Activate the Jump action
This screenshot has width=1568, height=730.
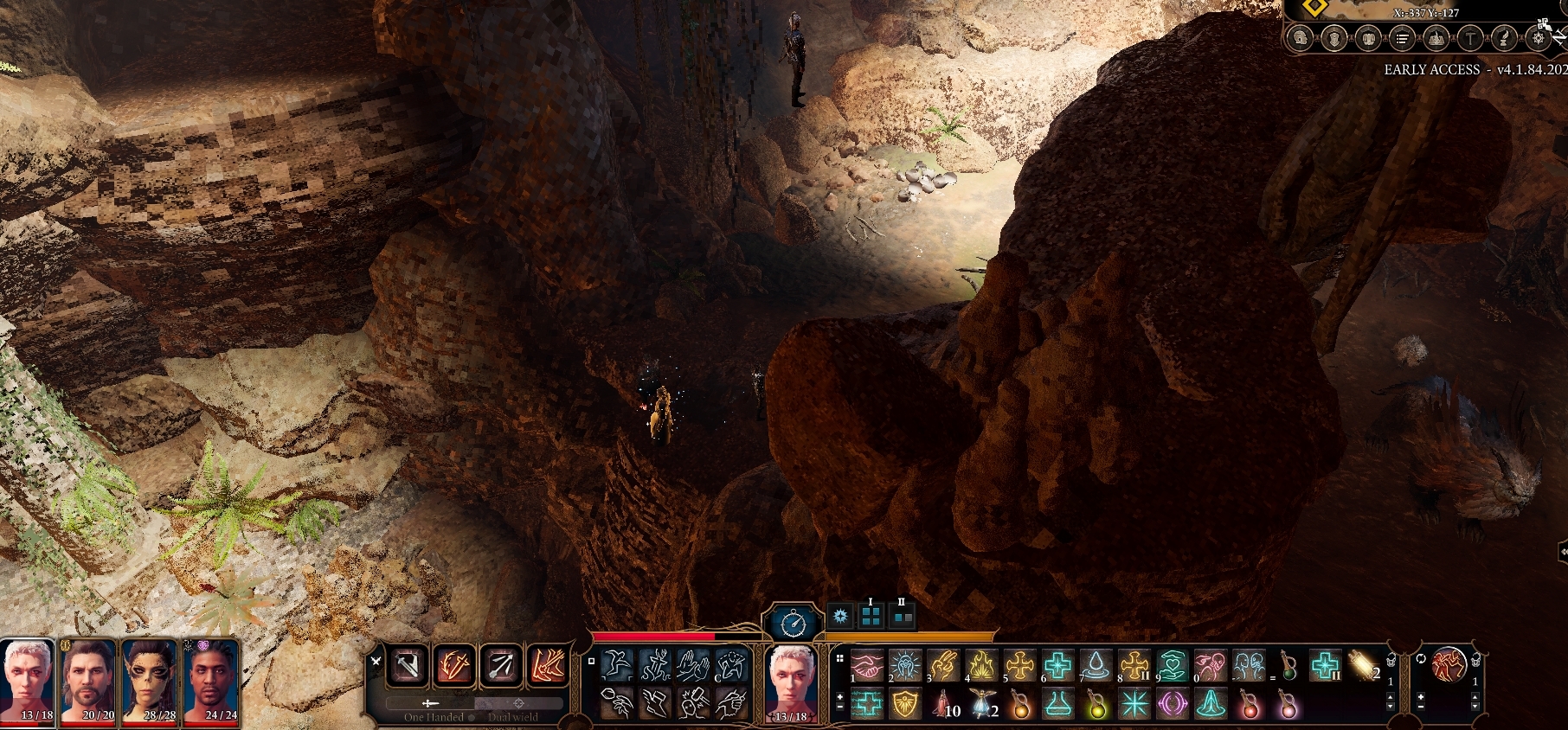coord(618,666)
